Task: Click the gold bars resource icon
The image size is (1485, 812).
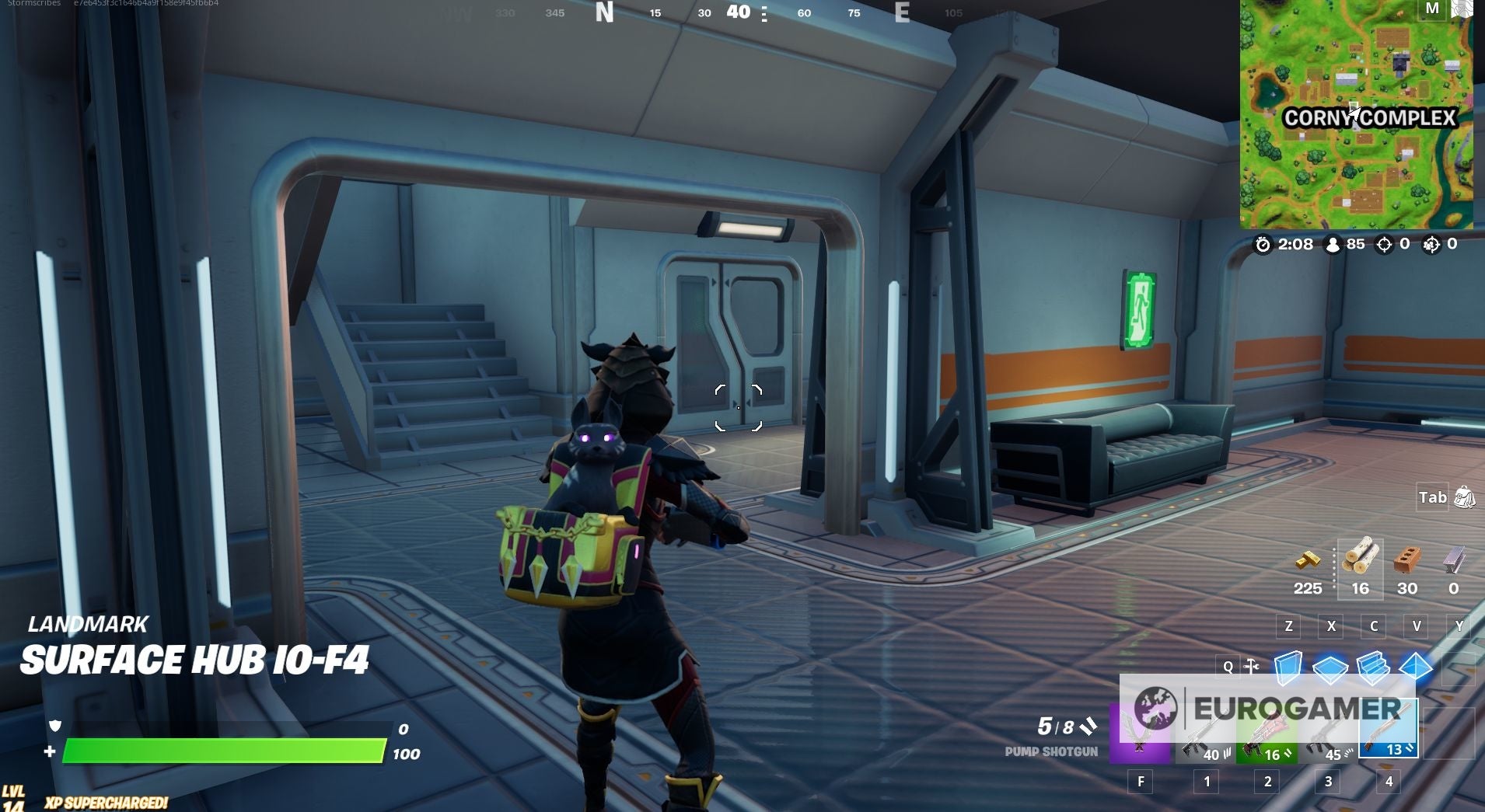Action: (x=1309, y=559)
